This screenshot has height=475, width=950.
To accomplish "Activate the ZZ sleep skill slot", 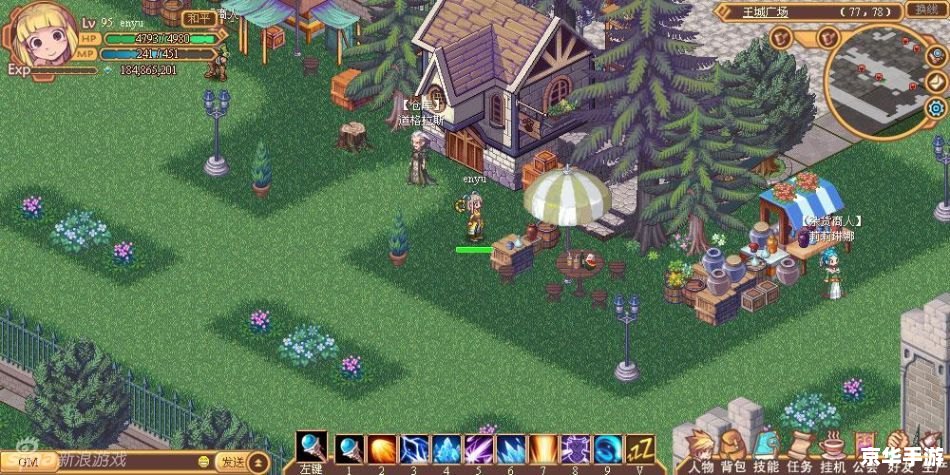I will (x=640, y=449).
